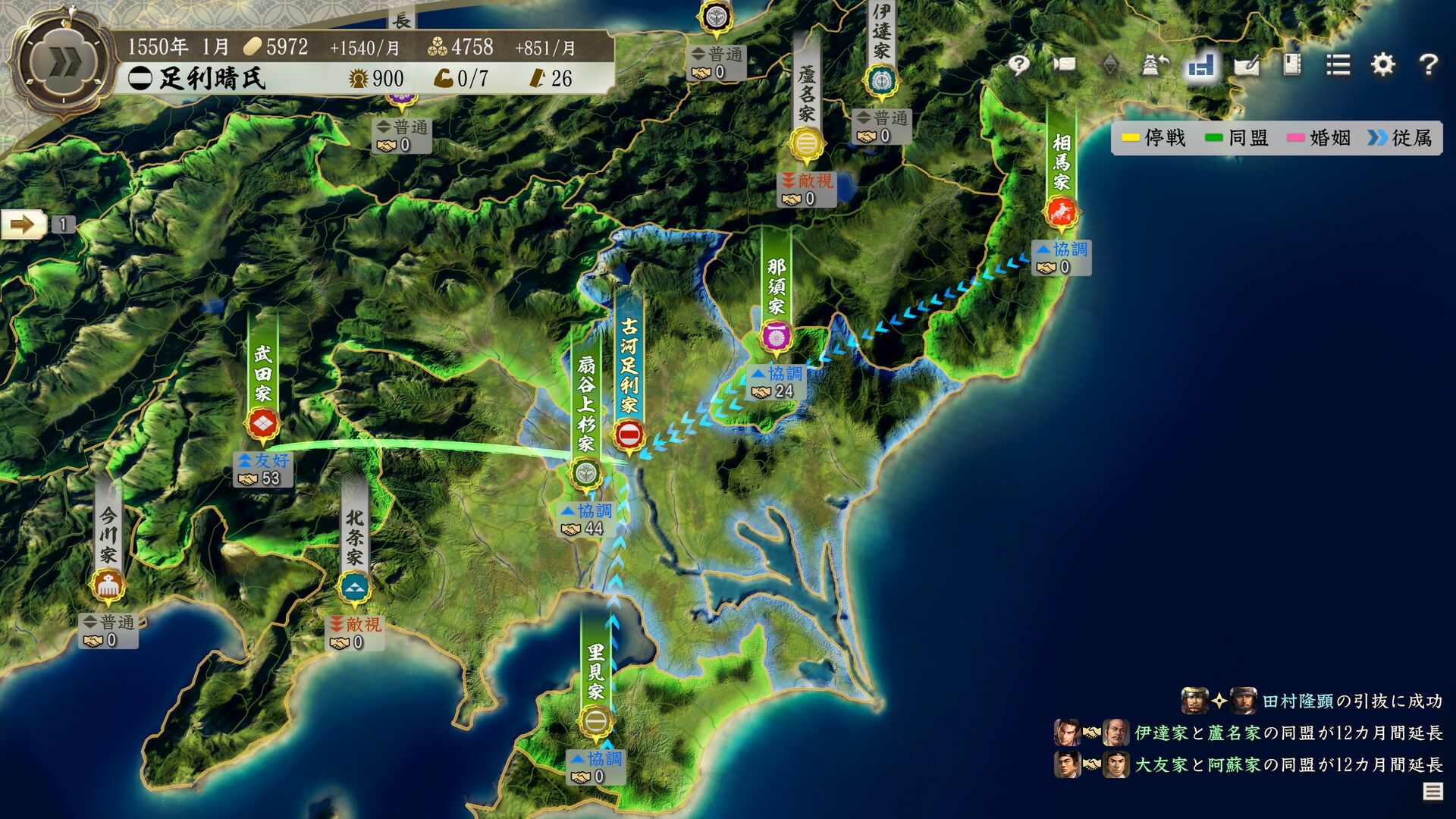
Task: Open the map annotation pencil icon
Action: tap(1246, 66)
